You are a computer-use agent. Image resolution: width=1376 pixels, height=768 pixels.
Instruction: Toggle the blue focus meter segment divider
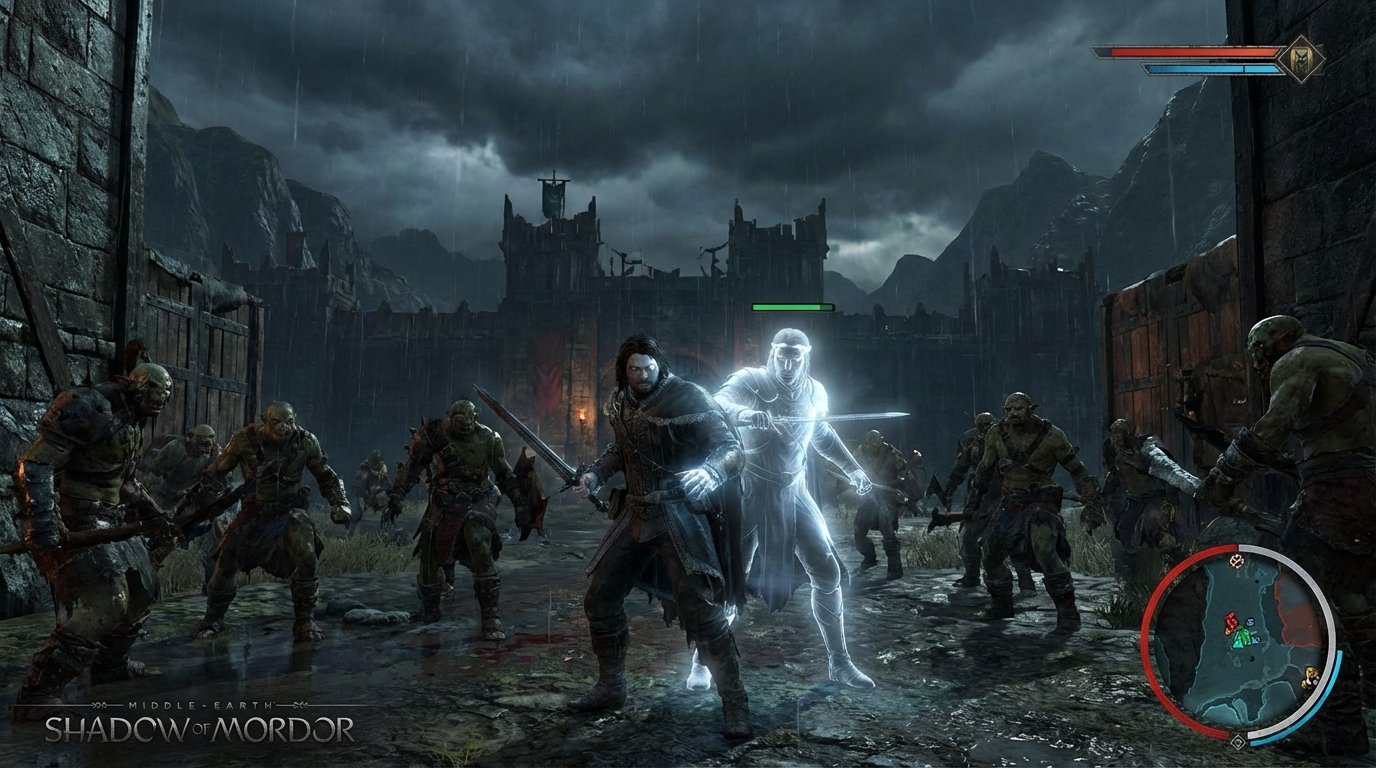click(x=1243, y=68)
